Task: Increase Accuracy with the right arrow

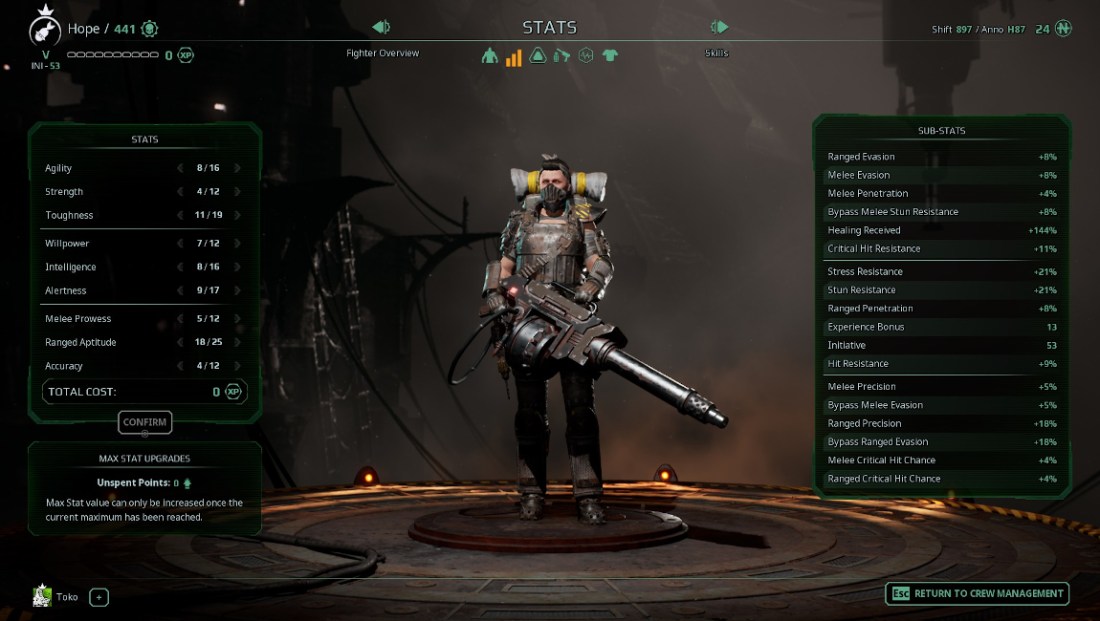Action: pos(237,366)
